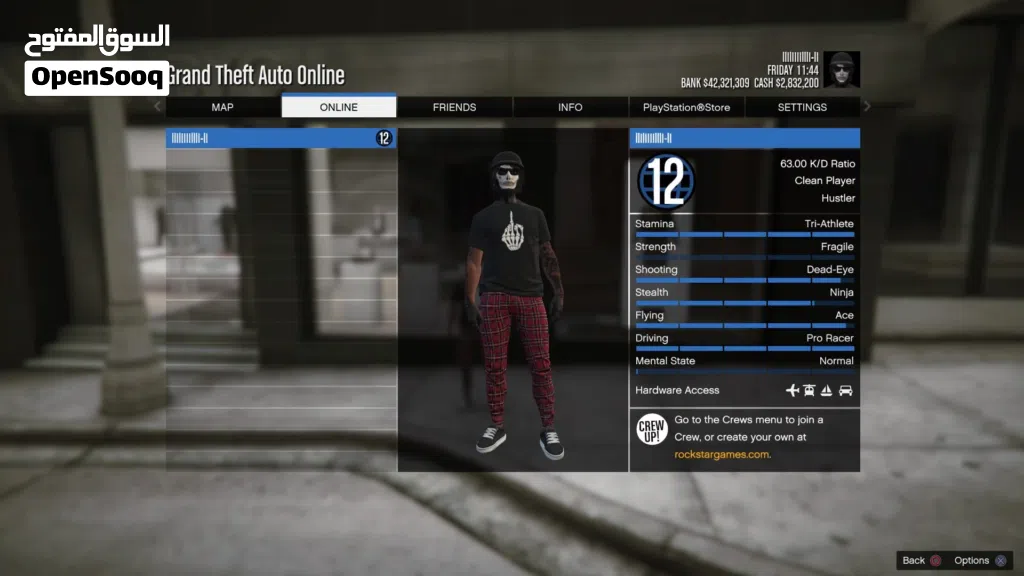Open the PlayStation Store tab
This screenshot has height=576, width=1024.
pos(686,107)
